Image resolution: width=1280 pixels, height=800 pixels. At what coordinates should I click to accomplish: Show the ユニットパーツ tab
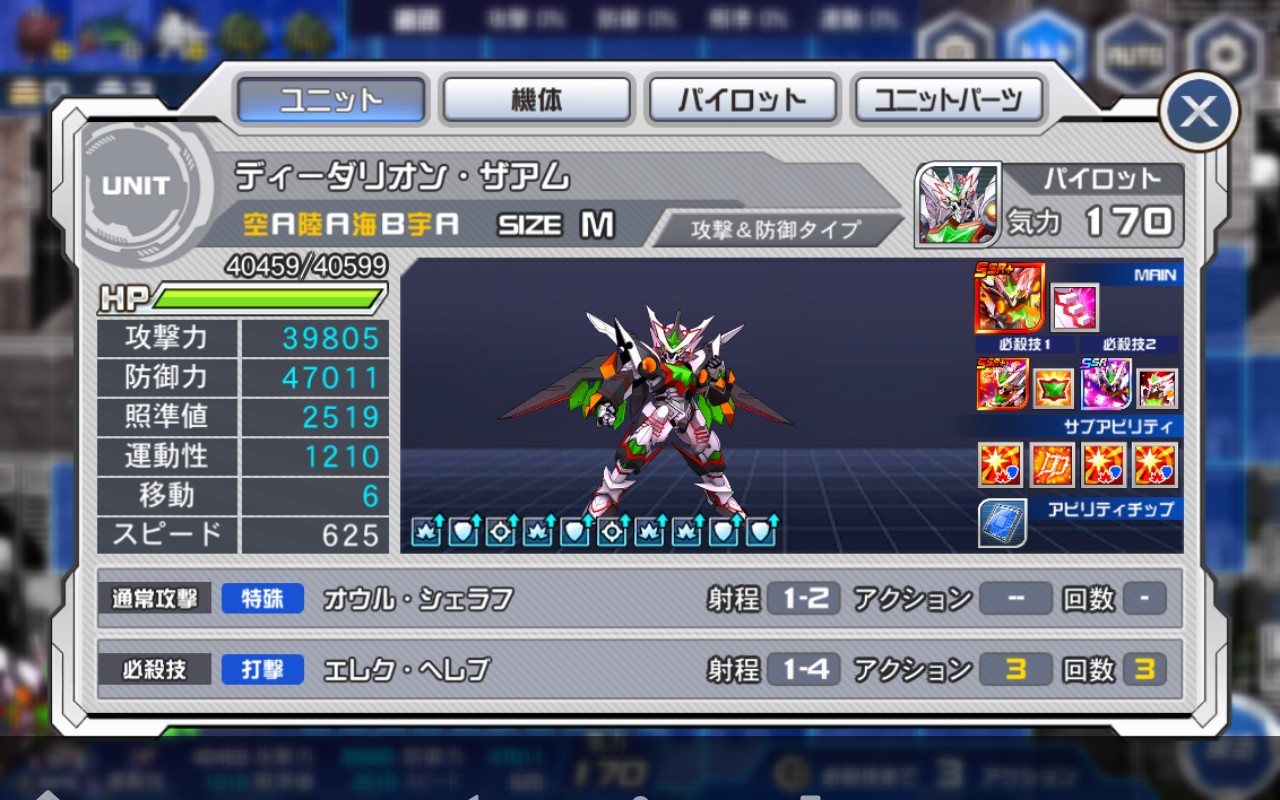[x=948, y=100]
